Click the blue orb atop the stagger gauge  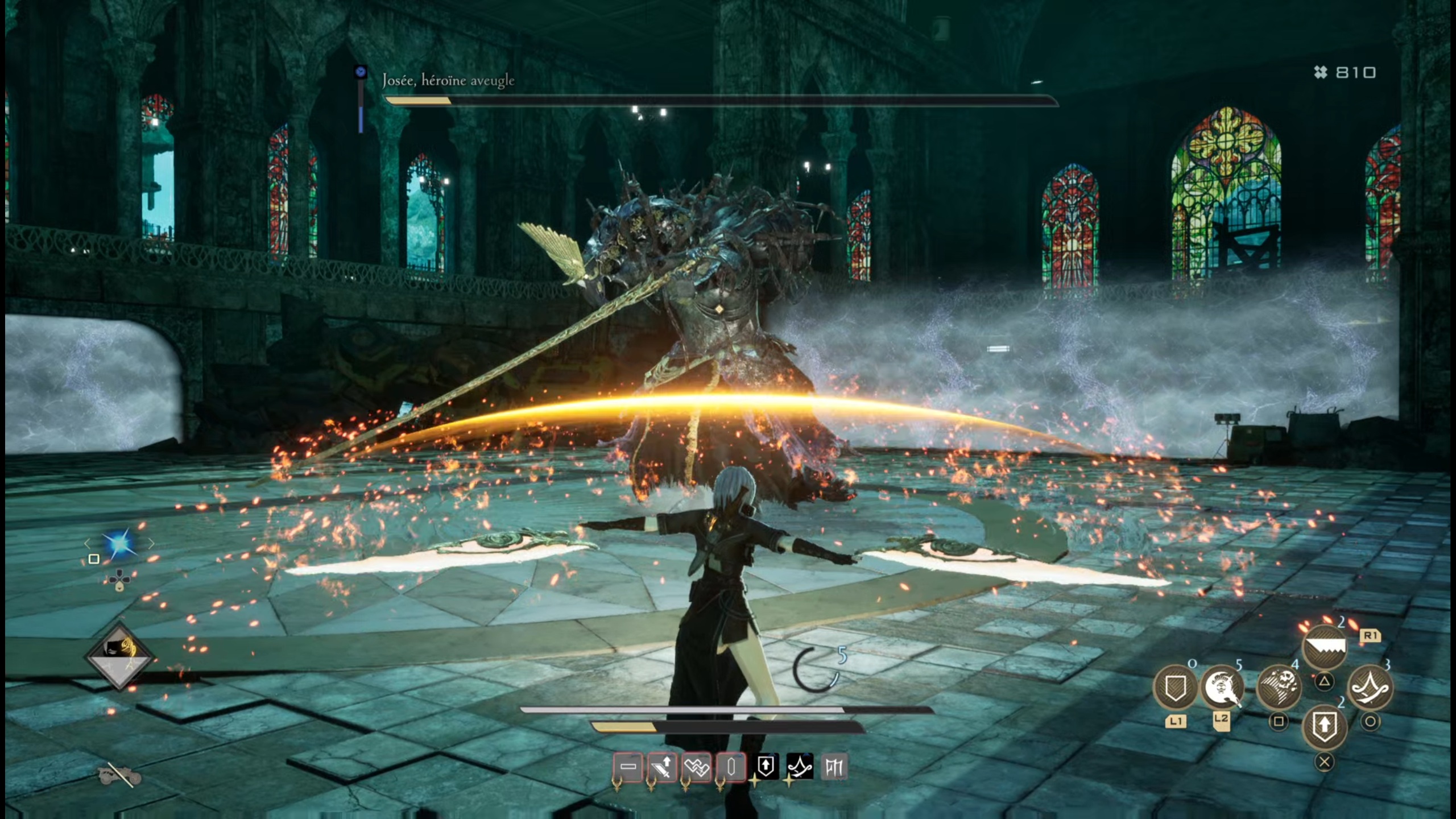point(360,71)
